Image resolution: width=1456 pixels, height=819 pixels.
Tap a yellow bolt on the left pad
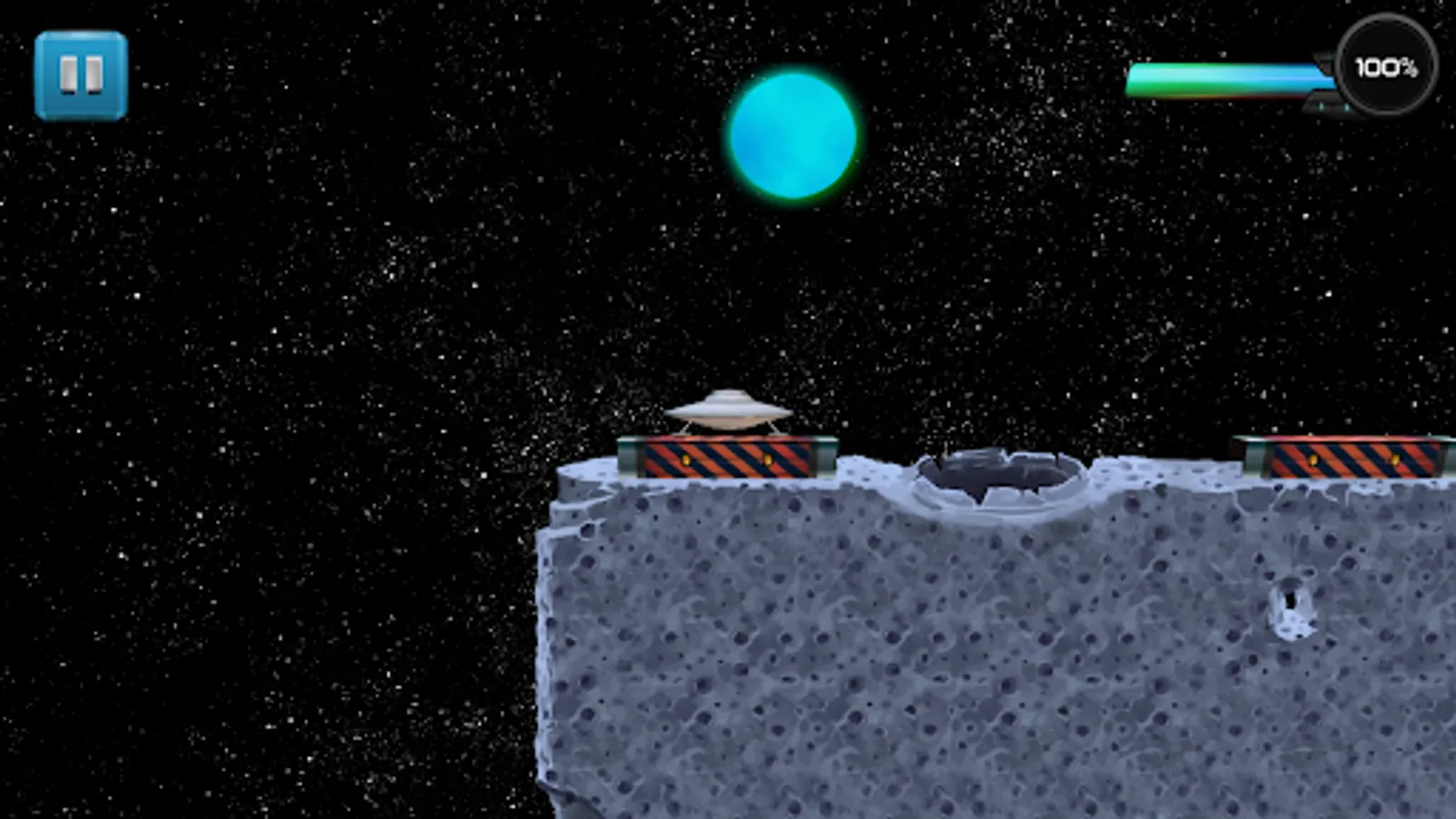pyautogui.click(x=685, y=459)
